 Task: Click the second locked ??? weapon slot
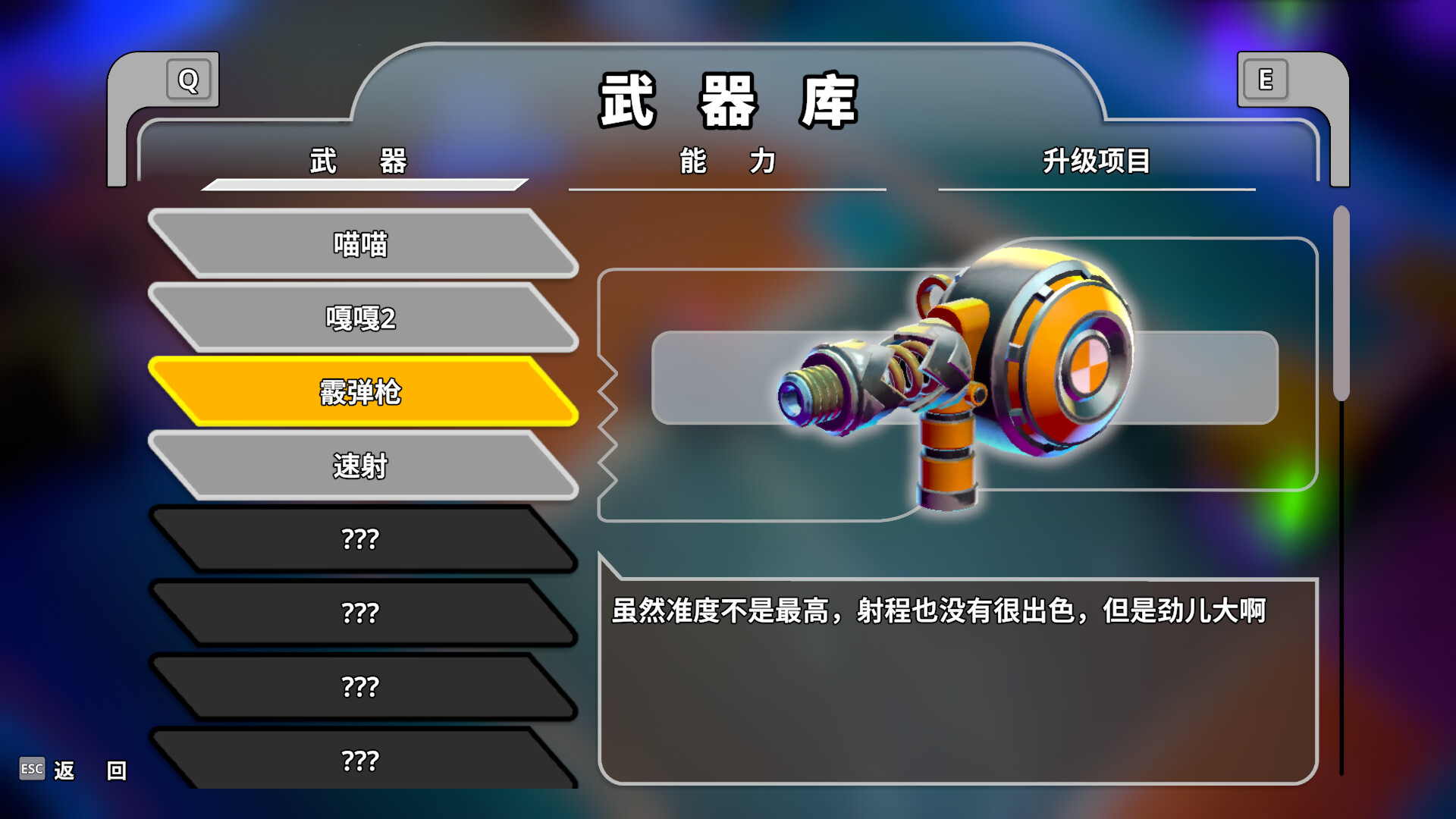[x=362, y=613]
